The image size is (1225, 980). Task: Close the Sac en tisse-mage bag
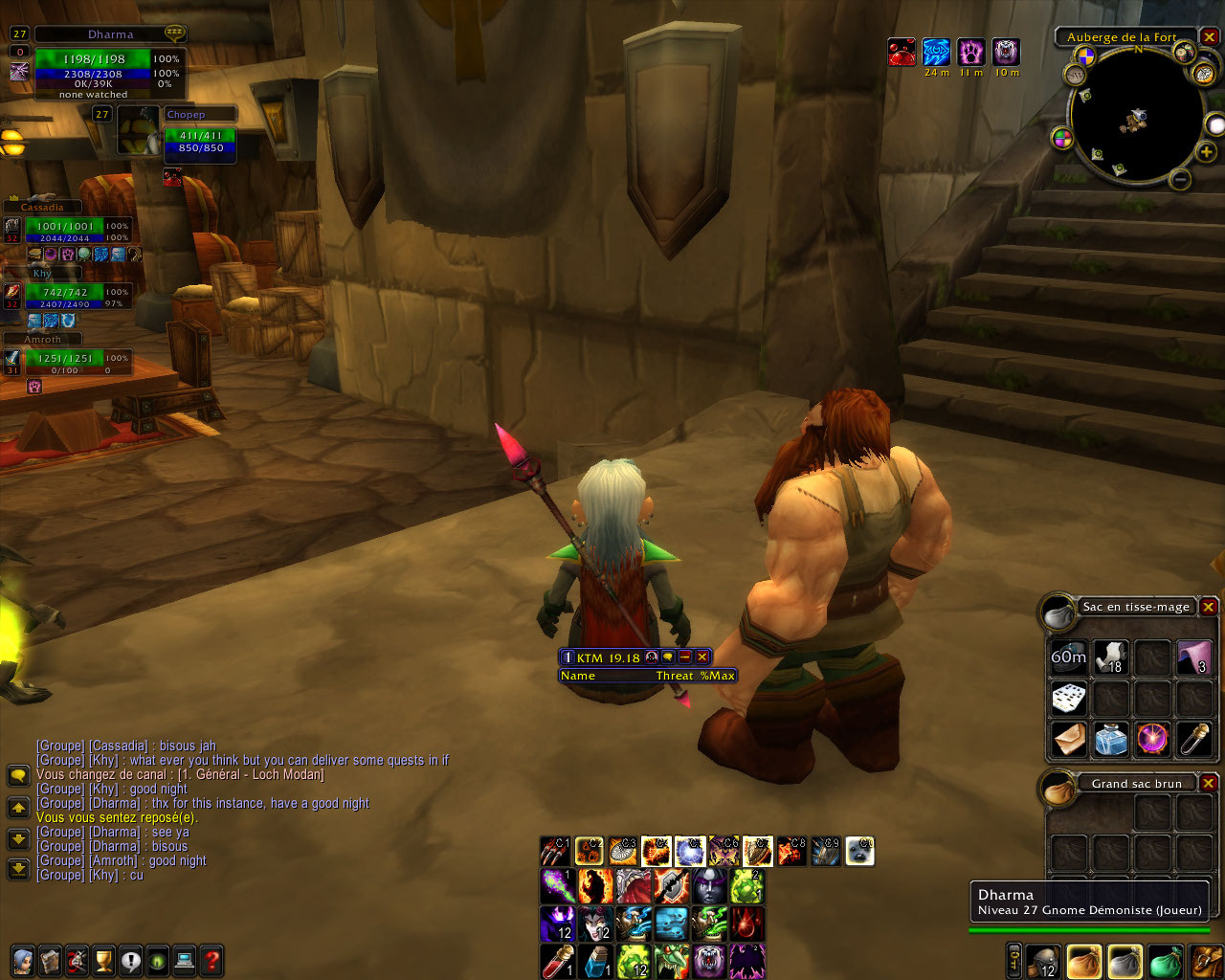1209,607
